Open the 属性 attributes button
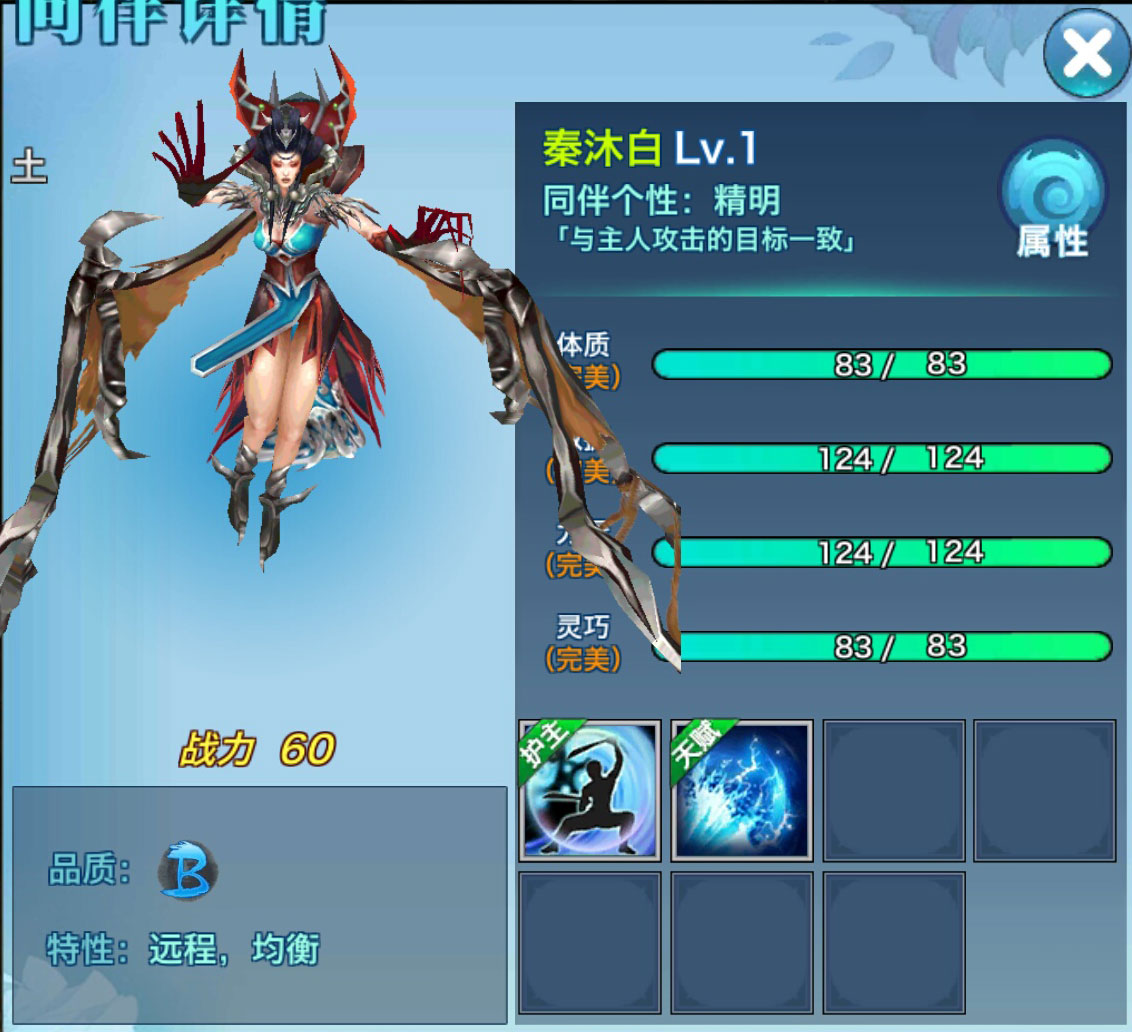The image size is (1132, 1032). click(1053, 200)
